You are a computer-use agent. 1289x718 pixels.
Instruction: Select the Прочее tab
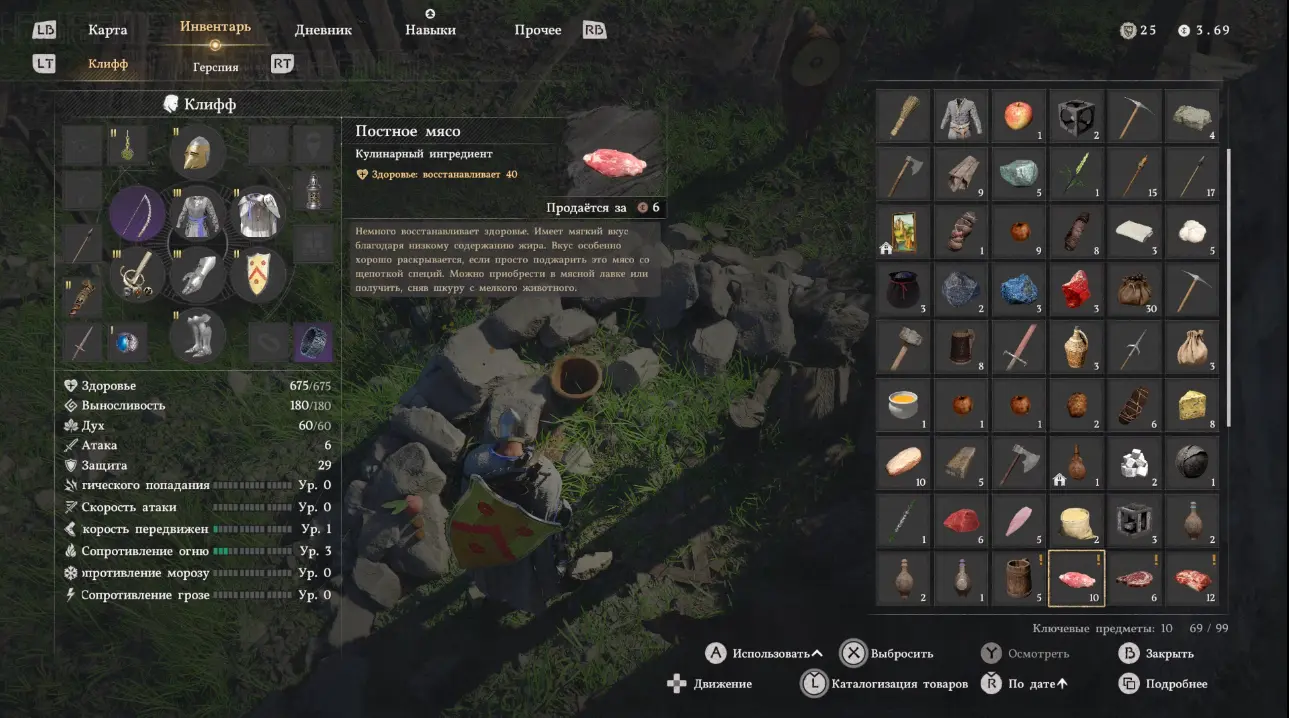pyautogui.click(x=538, y=30)
